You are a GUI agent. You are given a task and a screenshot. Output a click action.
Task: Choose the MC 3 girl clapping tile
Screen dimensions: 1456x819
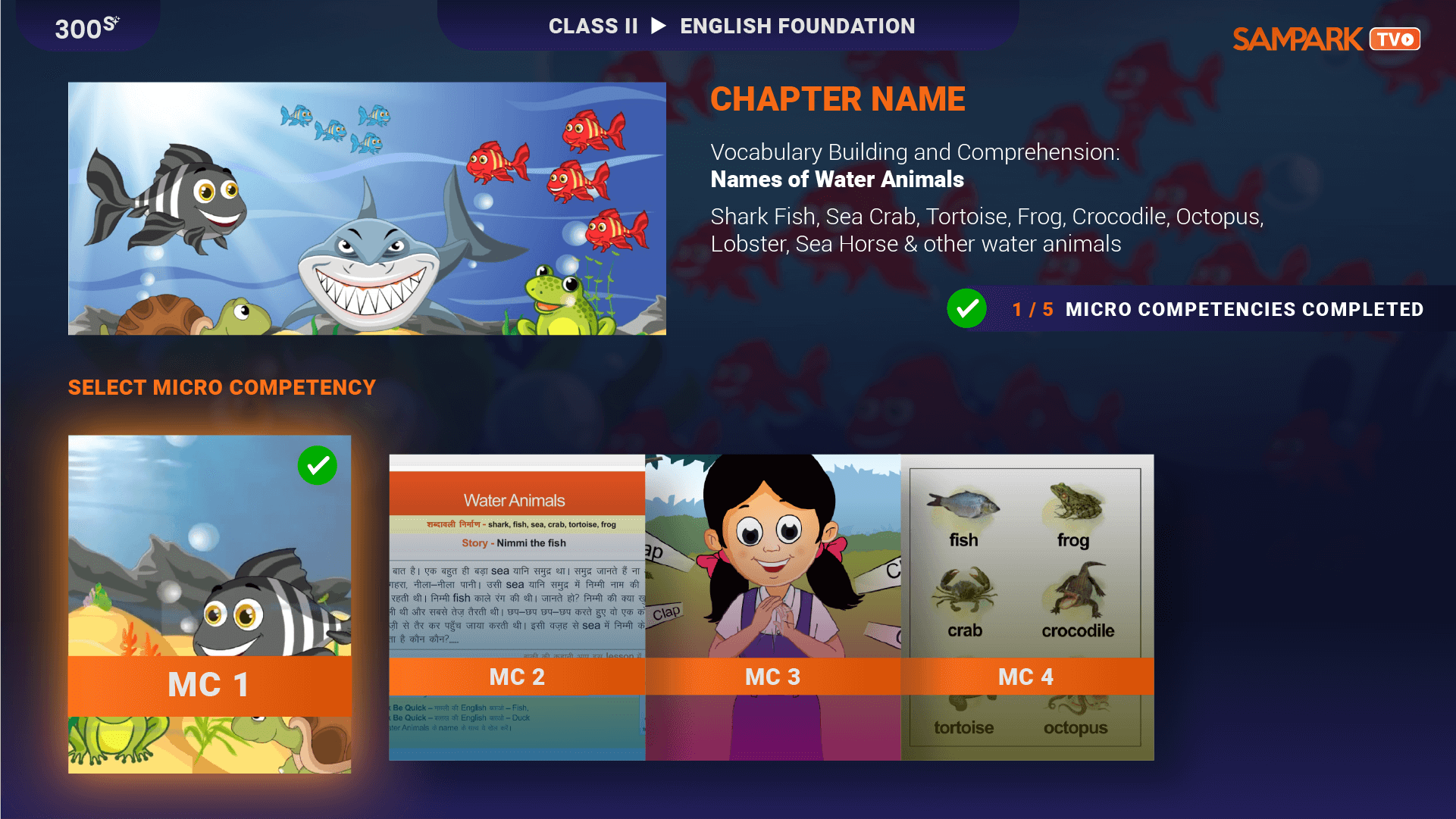click(x=772, y=607)
